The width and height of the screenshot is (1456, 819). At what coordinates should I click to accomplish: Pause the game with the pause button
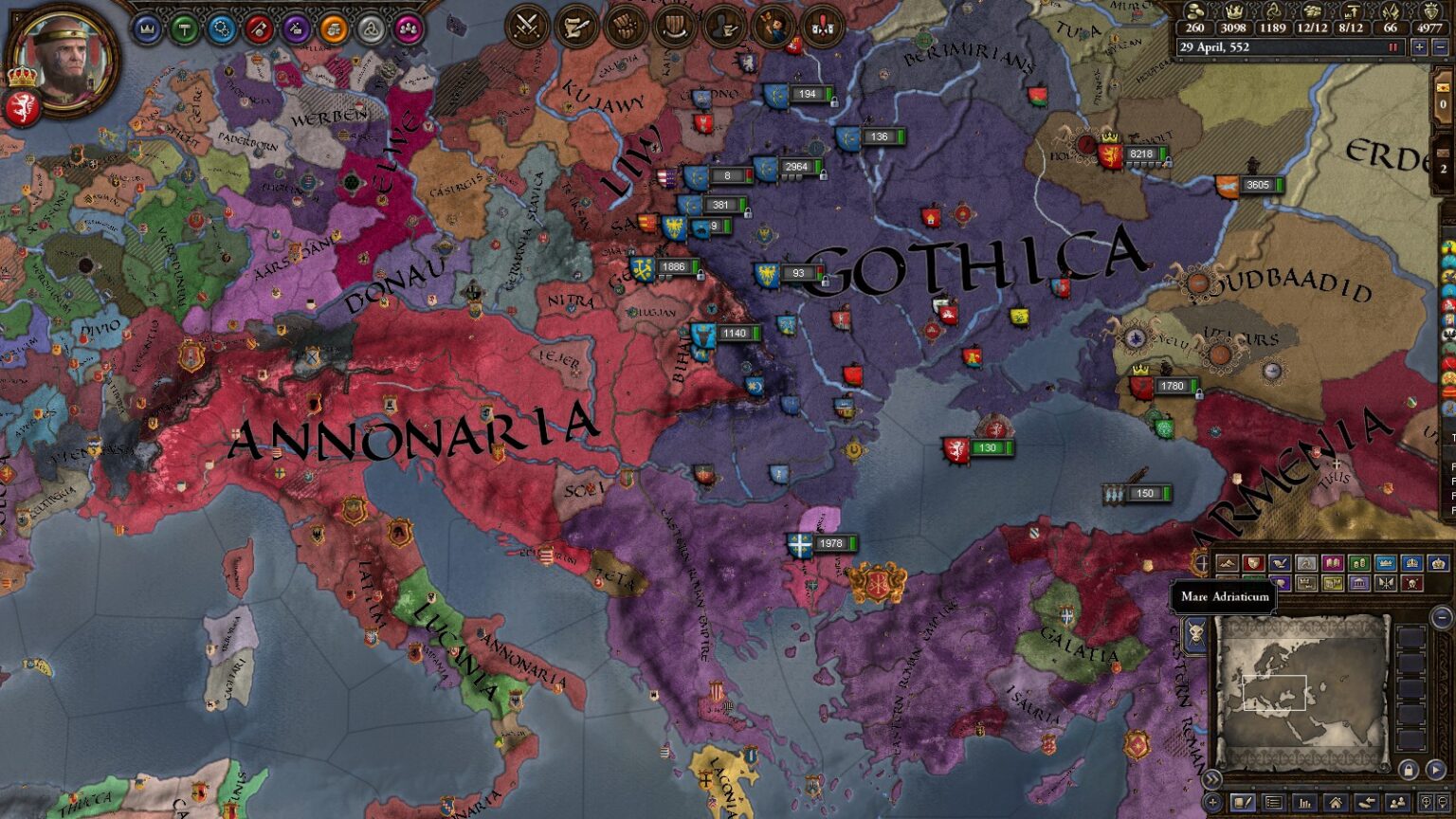pos(1393,46)
